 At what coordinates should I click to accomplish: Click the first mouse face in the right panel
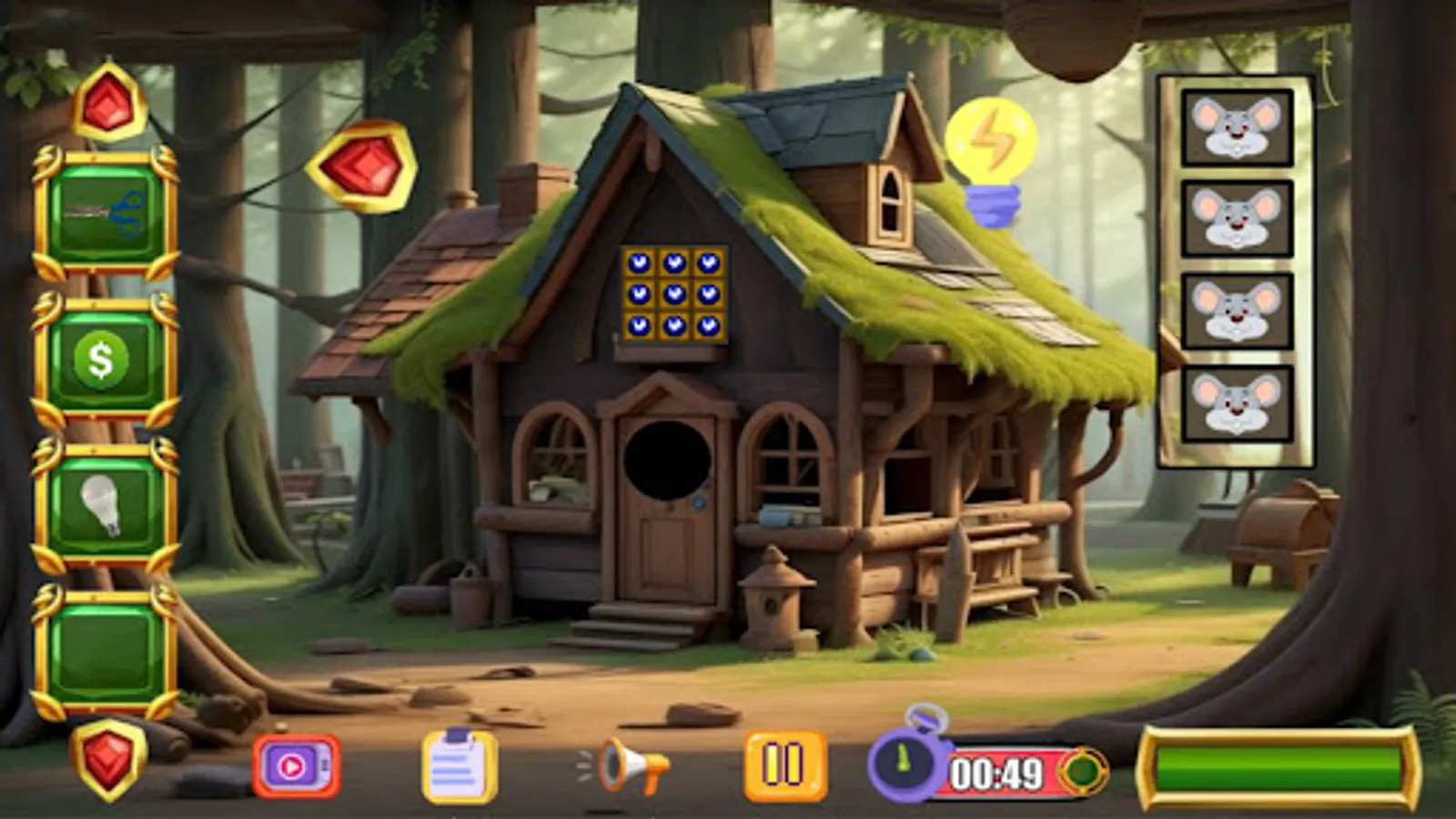[x=1235, y=127]
